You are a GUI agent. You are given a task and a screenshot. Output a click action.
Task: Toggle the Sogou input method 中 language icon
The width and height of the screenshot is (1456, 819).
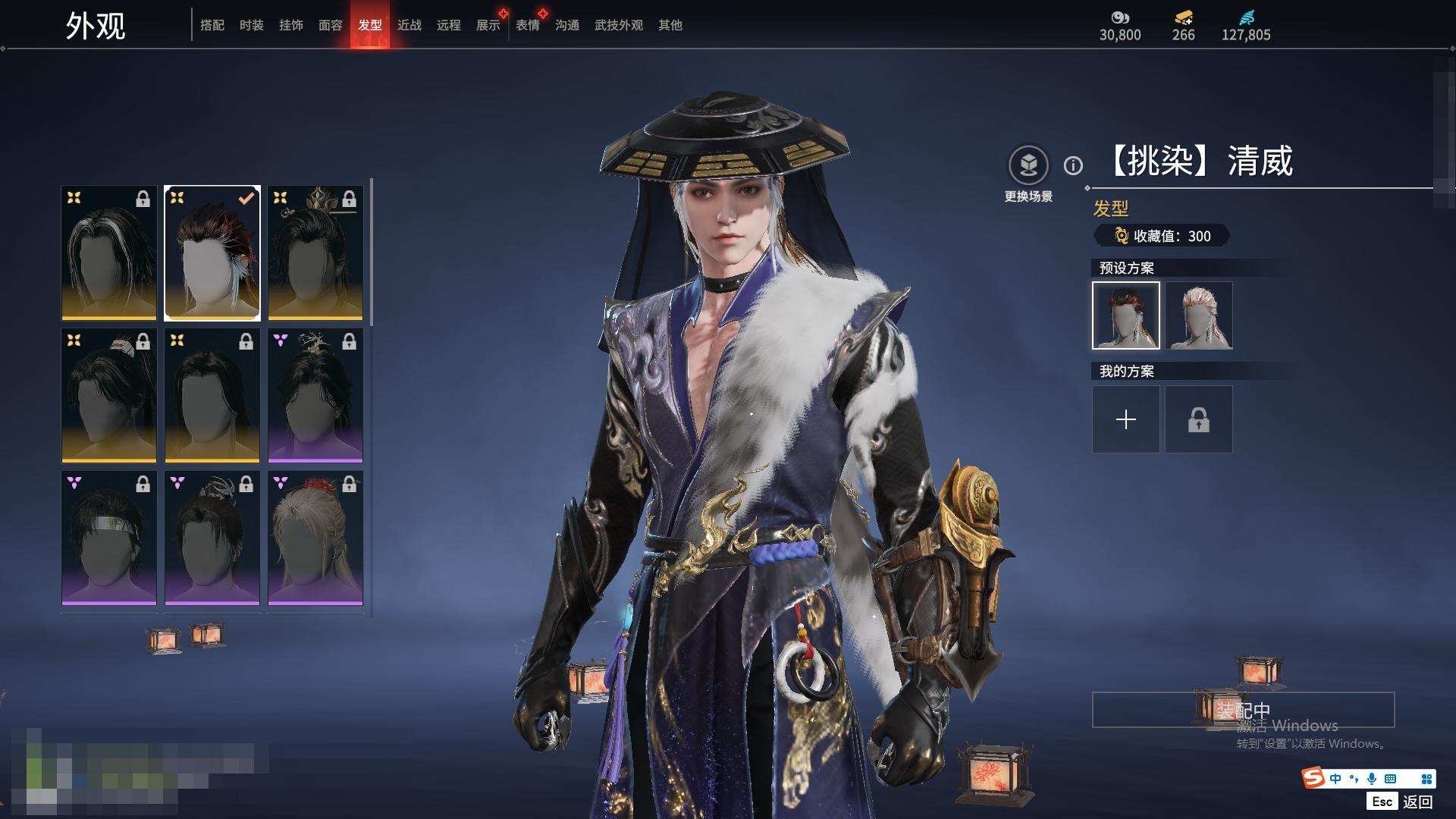pos(1335,779)
